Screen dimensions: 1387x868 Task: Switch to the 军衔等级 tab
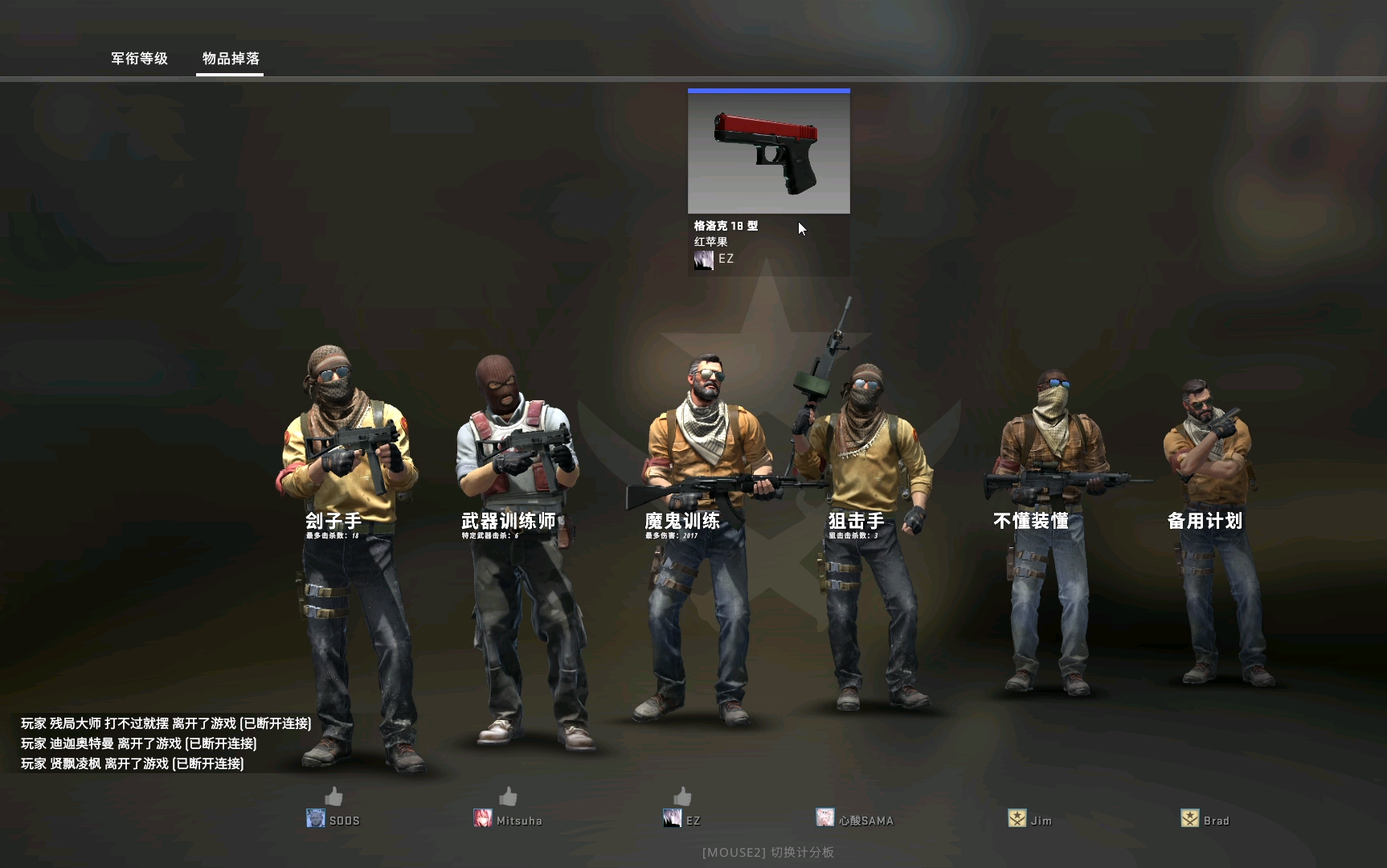pos(138,59)
